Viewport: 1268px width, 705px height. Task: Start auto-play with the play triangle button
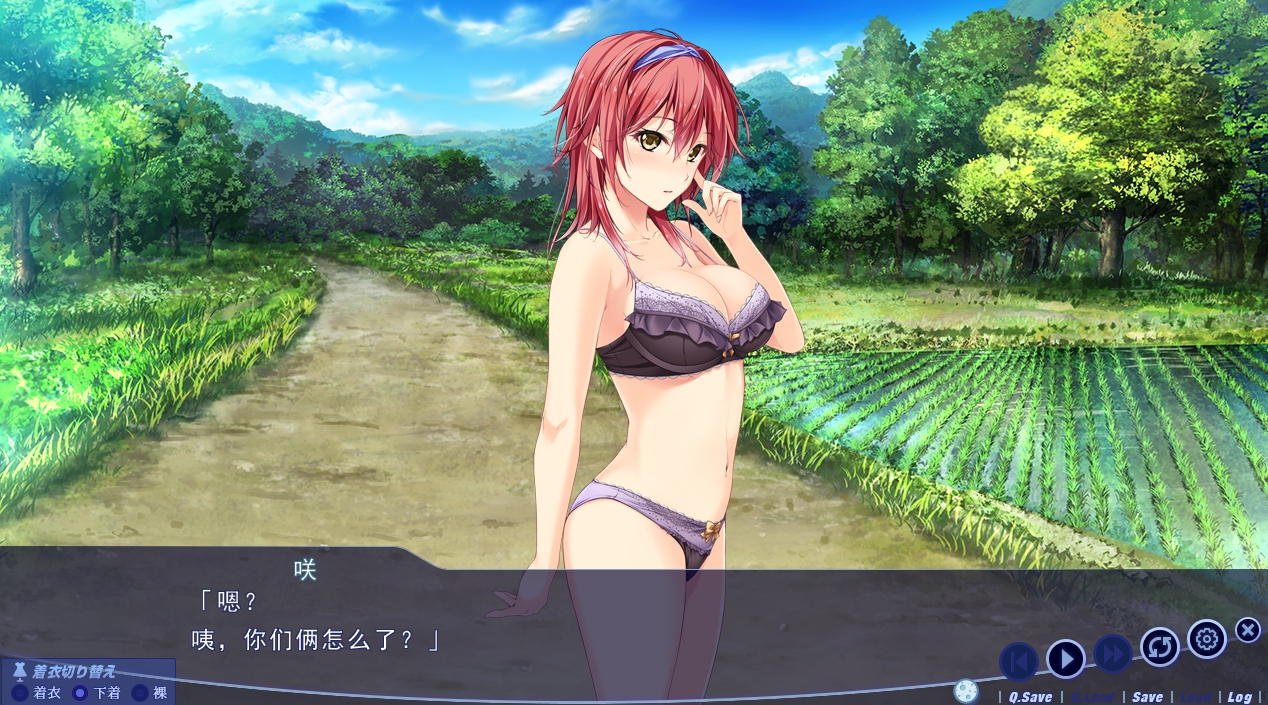(x=1066, y=659)
